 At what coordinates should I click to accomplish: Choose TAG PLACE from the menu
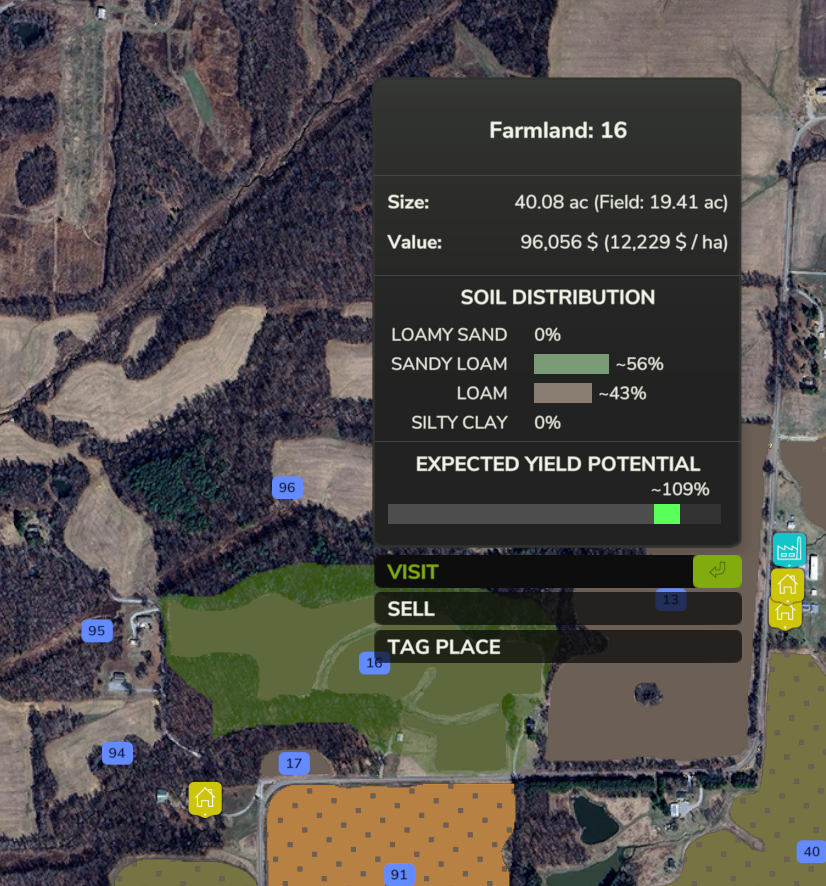tap(557, 647)
